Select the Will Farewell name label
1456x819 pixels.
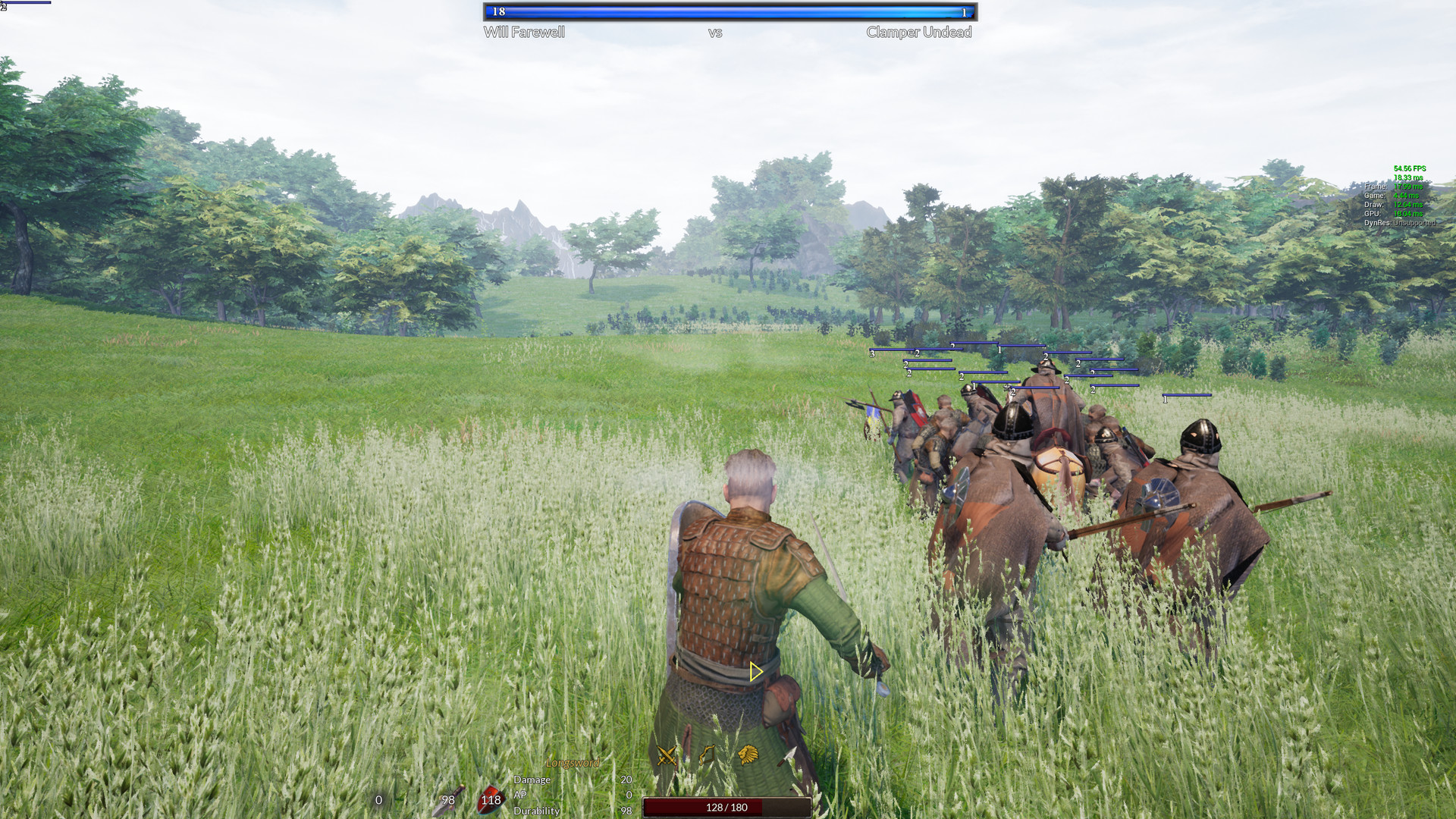click(x=526, y=32)
